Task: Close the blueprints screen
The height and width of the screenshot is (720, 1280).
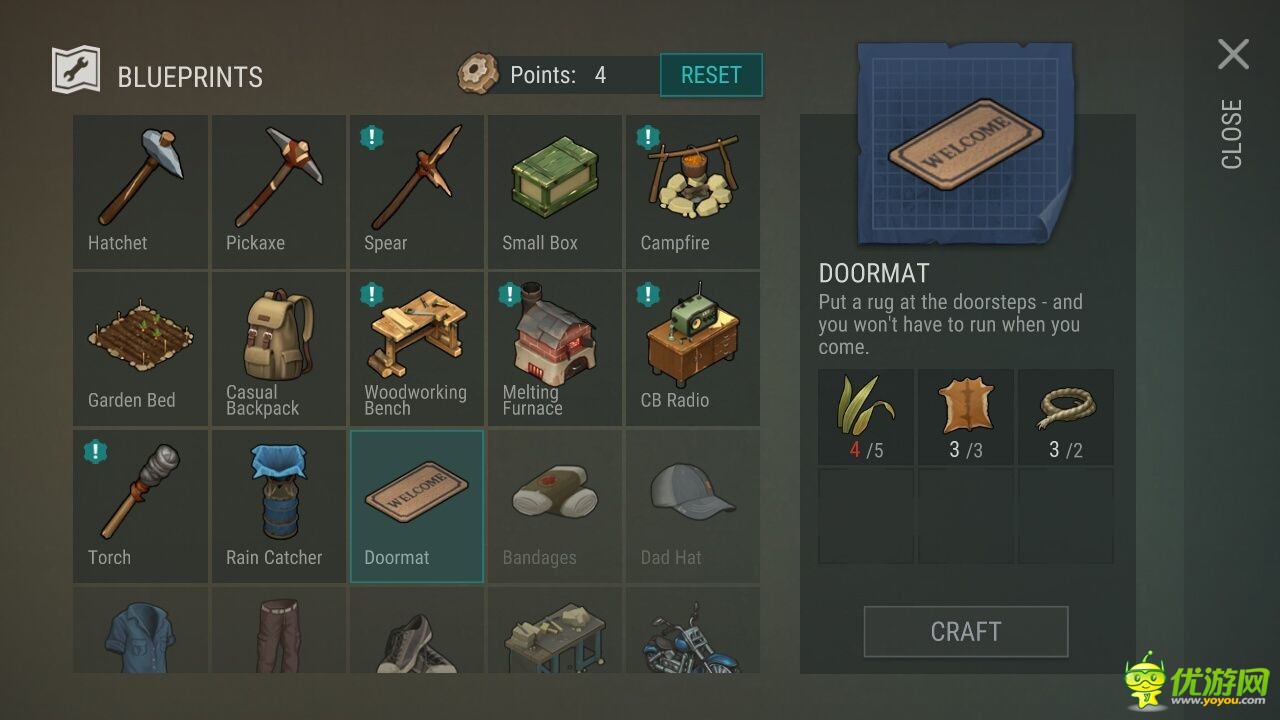Action: [x=1233, y=55]
